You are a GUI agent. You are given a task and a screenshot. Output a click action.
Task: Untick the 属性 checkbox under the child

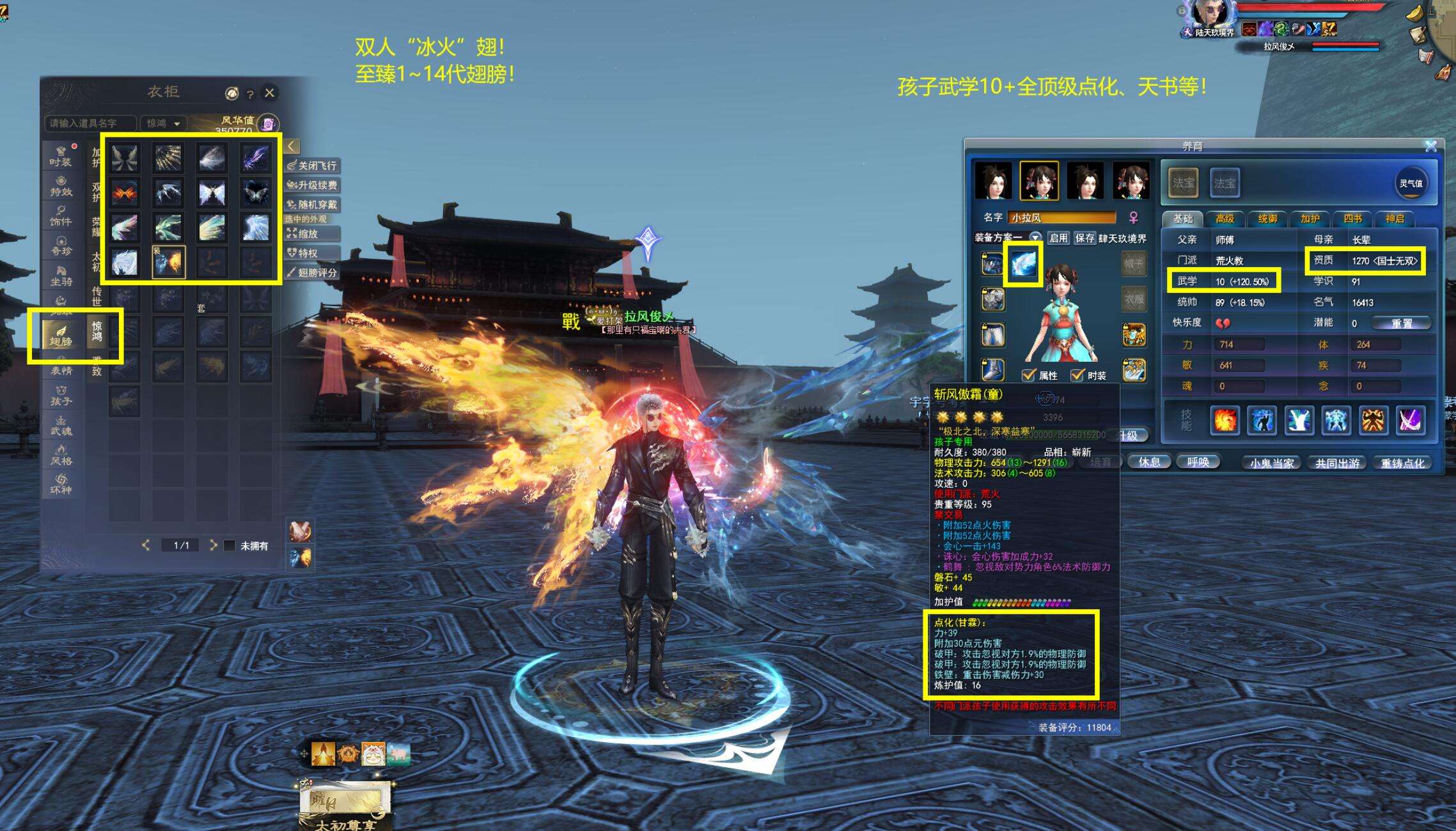click(x=1029, y=375)
